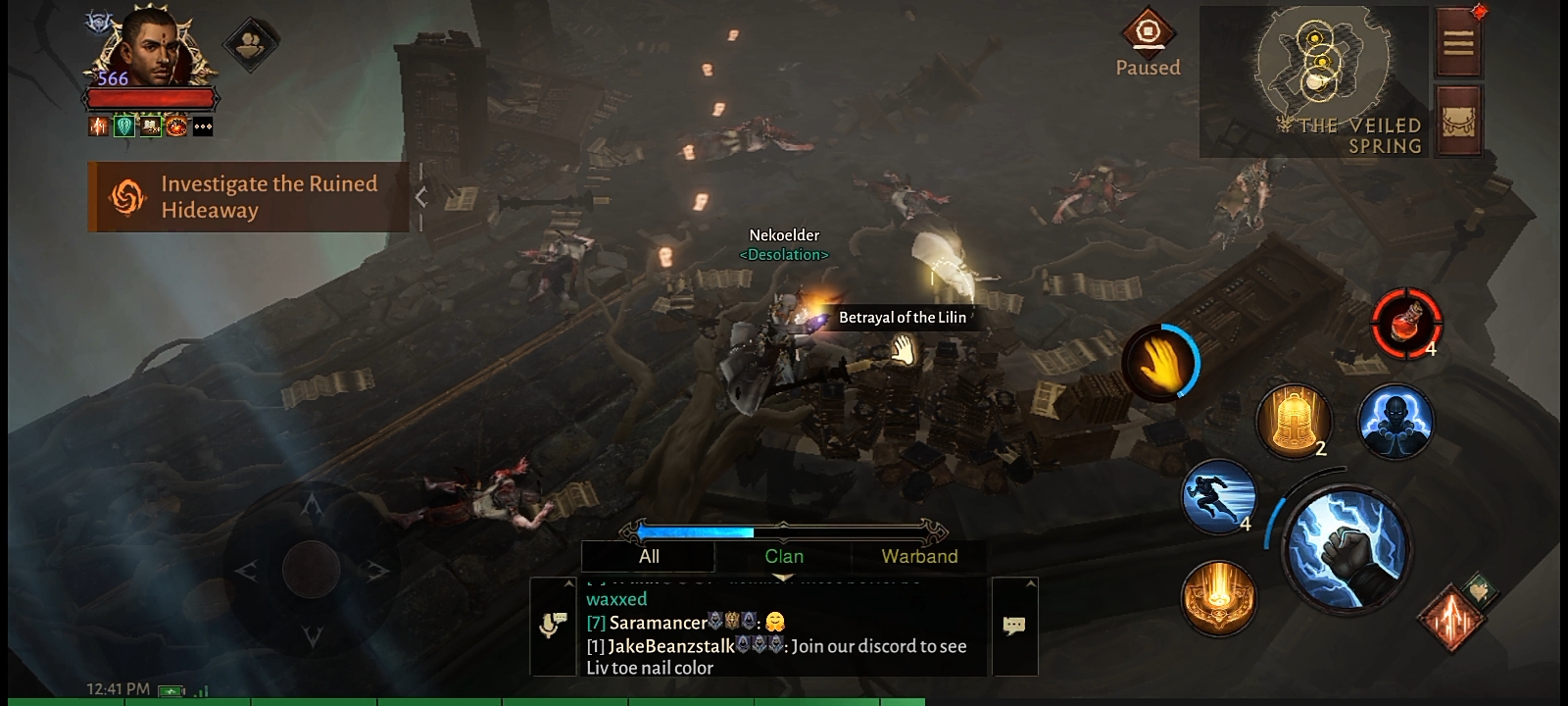The width and height of the screenshot is (1568, 706).
Task: Switch chat to the Warband tab
Action: tap(919, 557)
